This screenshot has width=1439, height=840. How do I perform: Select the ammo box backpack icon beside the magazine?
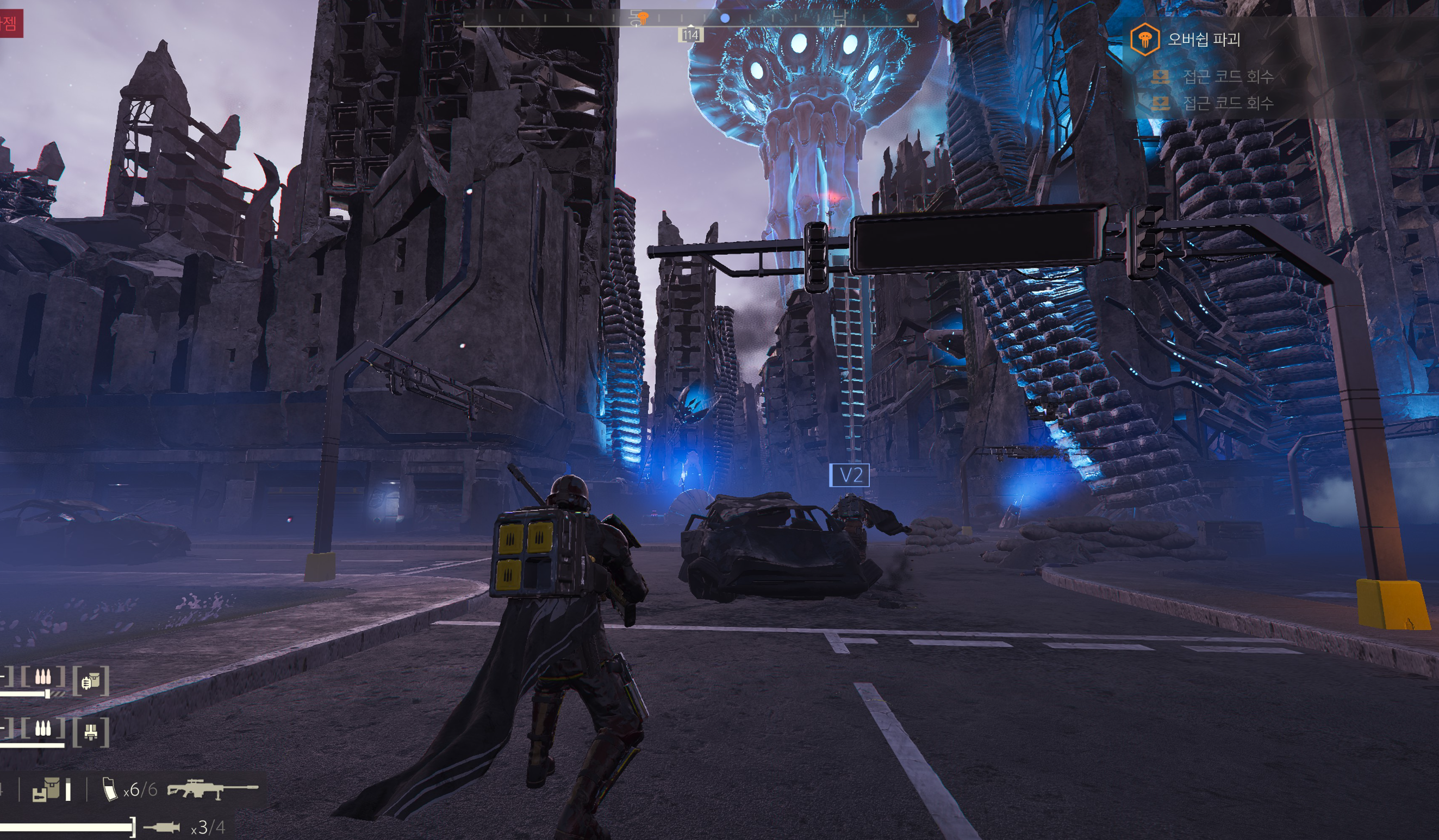coord(46,790)
